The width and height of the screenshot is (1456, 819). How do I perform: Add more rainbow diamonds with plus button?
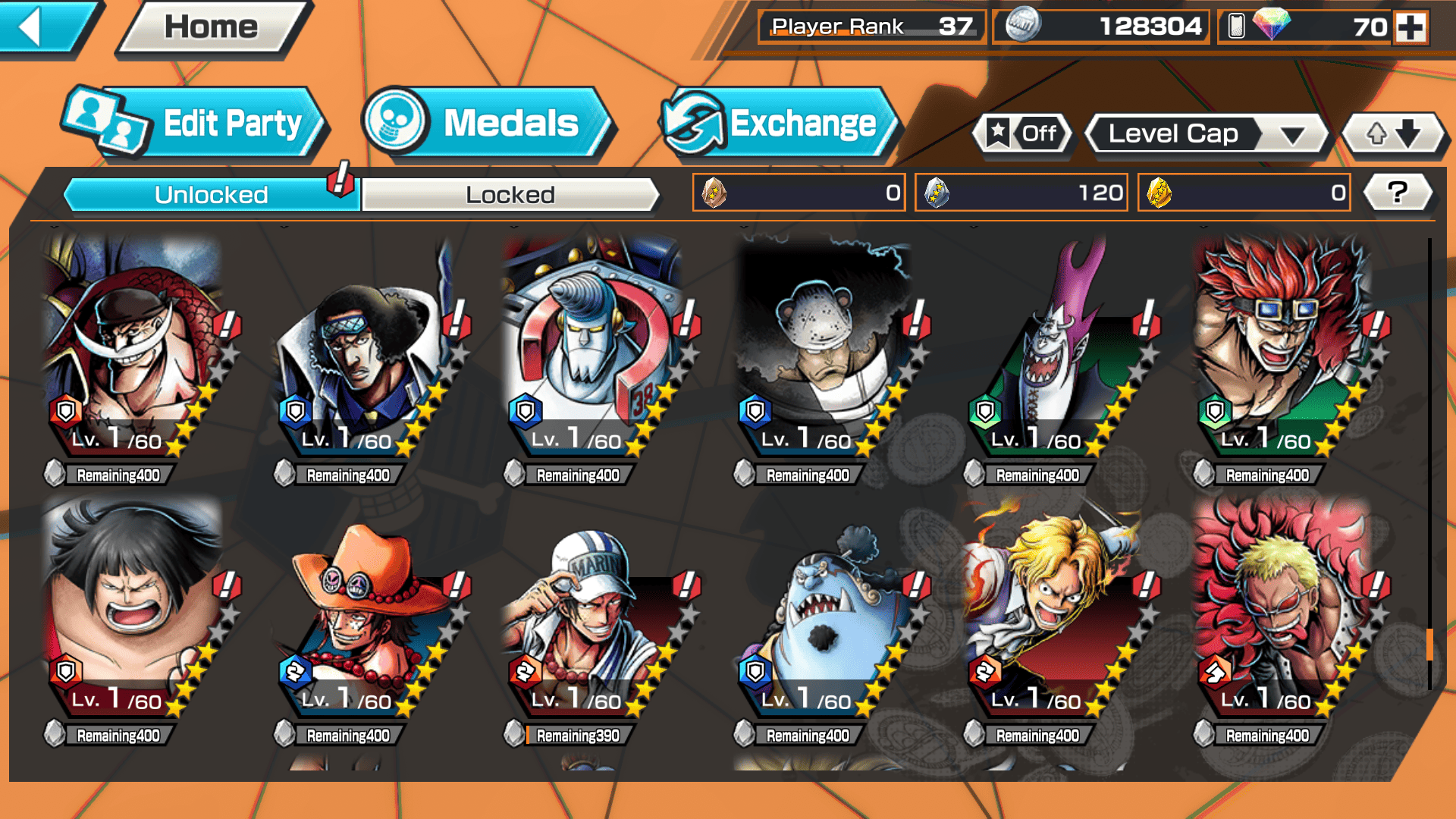(x=1410, y=27)
